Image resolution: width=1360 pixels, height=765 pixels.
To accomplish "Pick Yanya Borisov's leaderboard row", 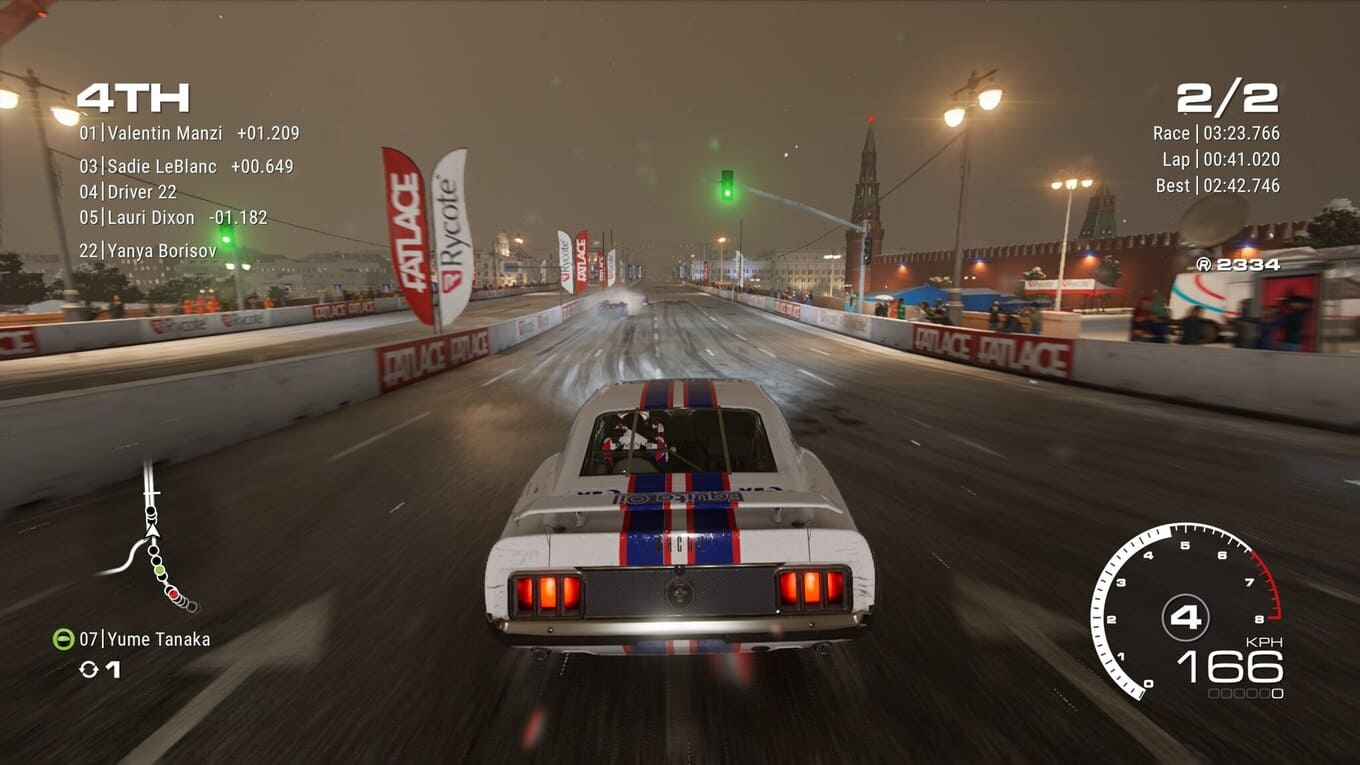I will 148,251.
